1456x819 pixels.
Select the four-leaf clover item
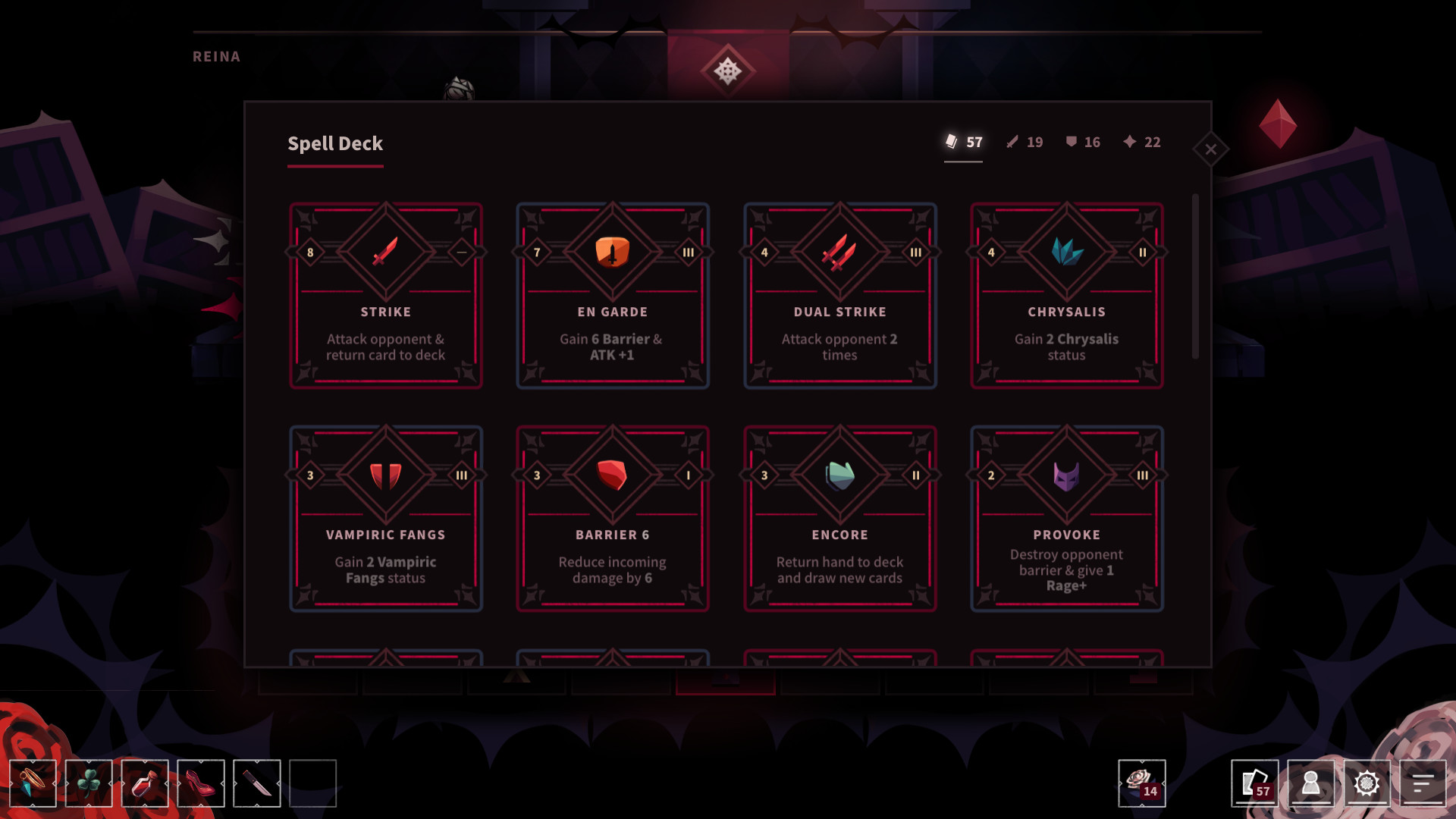[89, 784]
